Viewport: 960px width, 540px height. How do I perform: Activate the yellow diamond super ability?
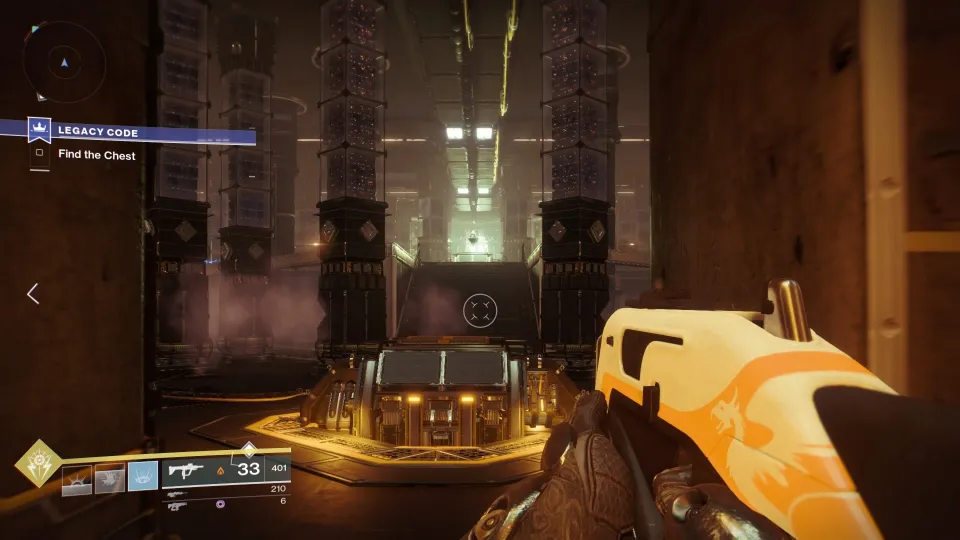[37, 464]
